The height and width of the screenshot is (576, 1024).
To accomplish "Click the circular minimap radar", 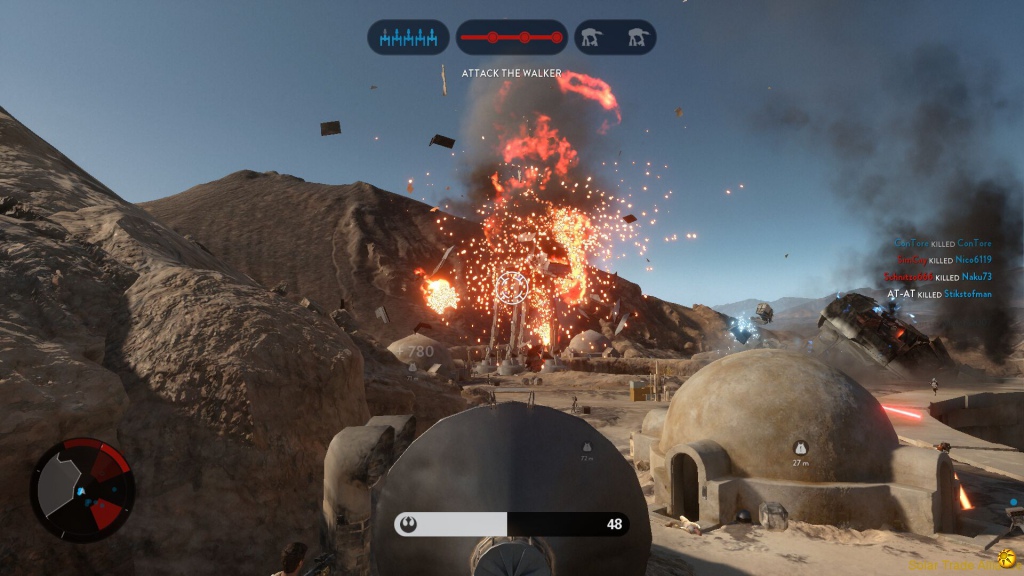I will (x=82, y=489).
